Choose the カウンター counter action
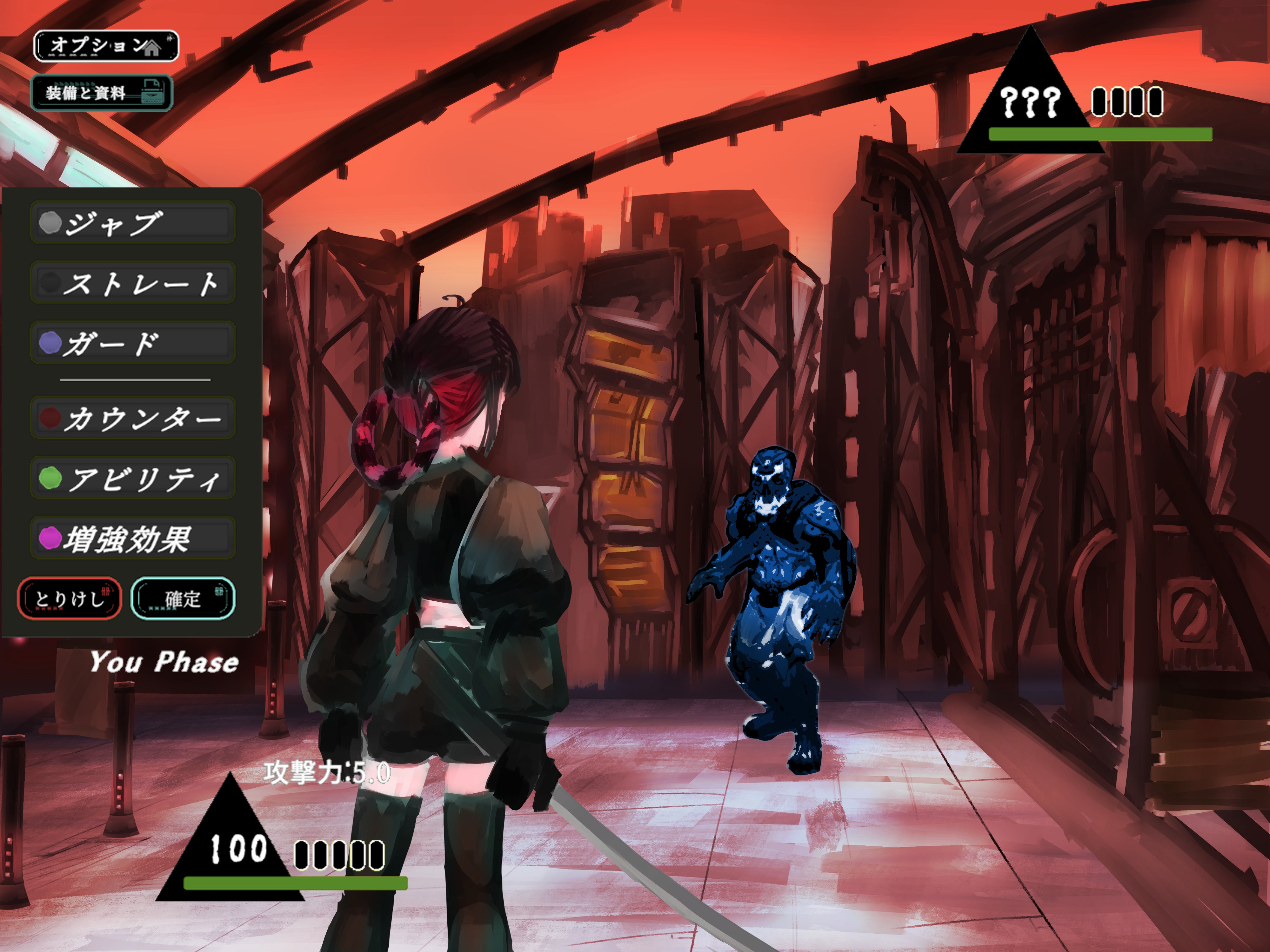The height and width of the screenshot is (952, 1270). pyautogui.click(x=133, y=418)
